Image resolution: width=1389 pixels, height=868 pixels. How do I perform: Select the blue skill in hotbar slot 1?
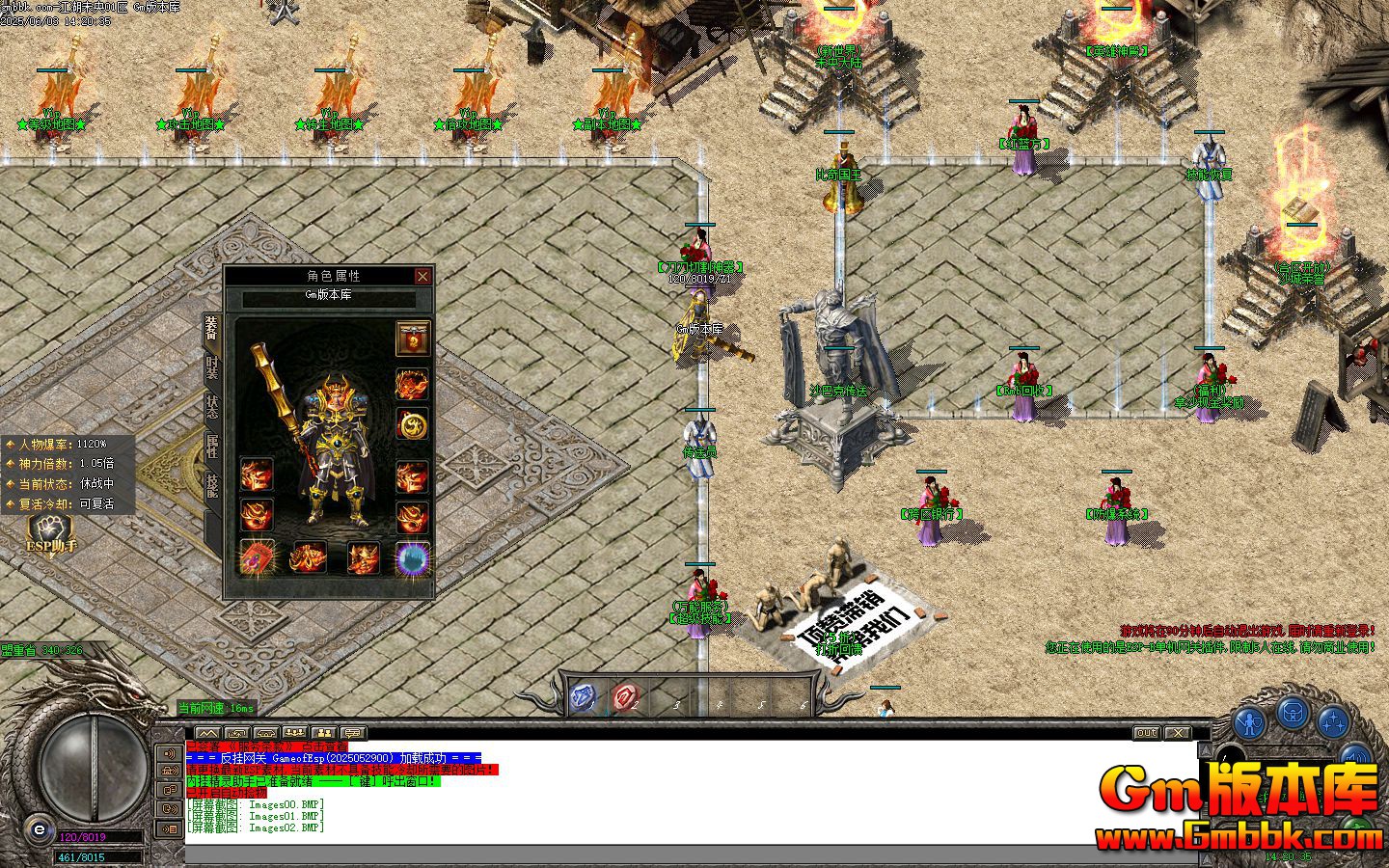click(584, 695)
